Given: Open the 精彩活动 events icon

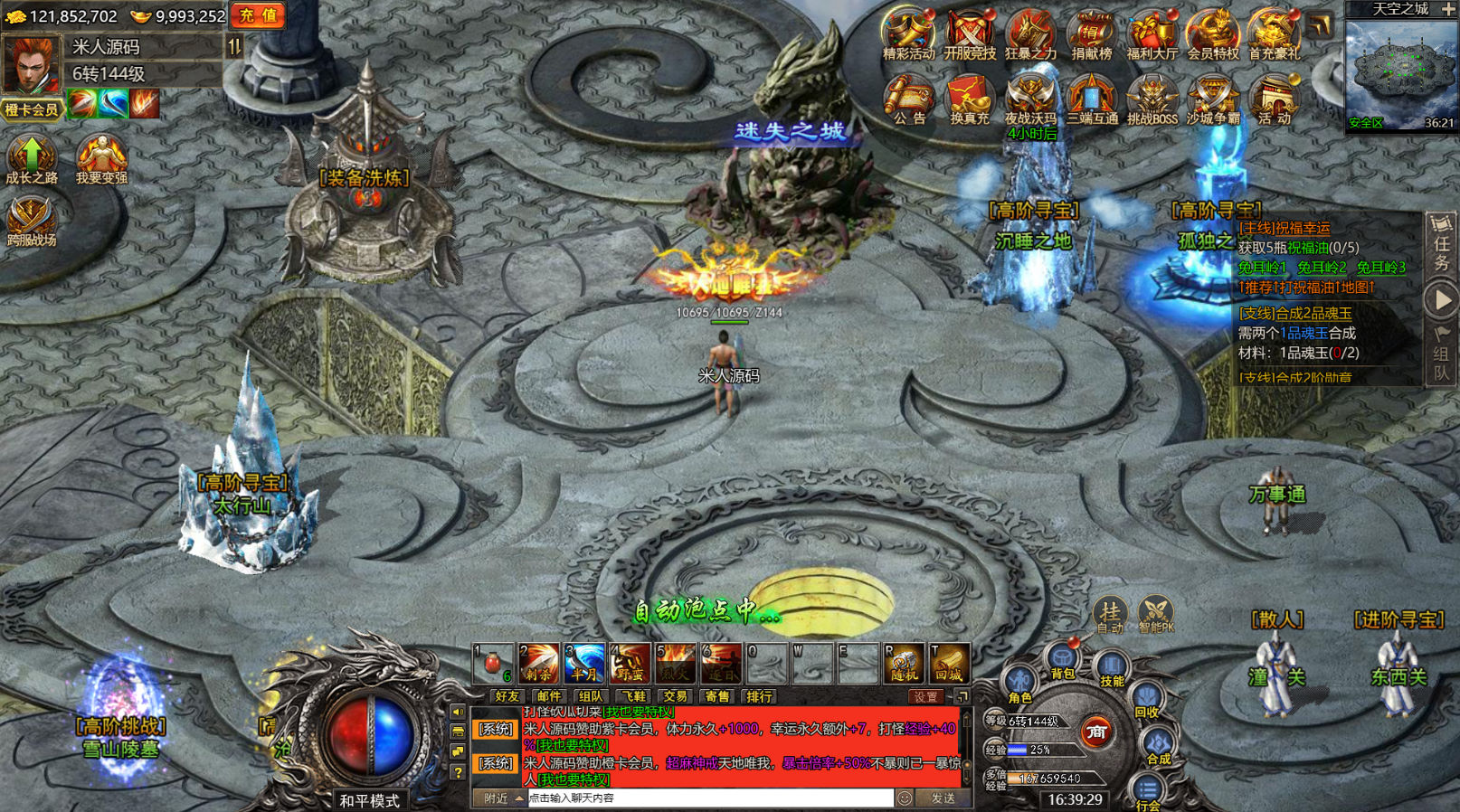Looking at the screenshot, I should (908, 34).
